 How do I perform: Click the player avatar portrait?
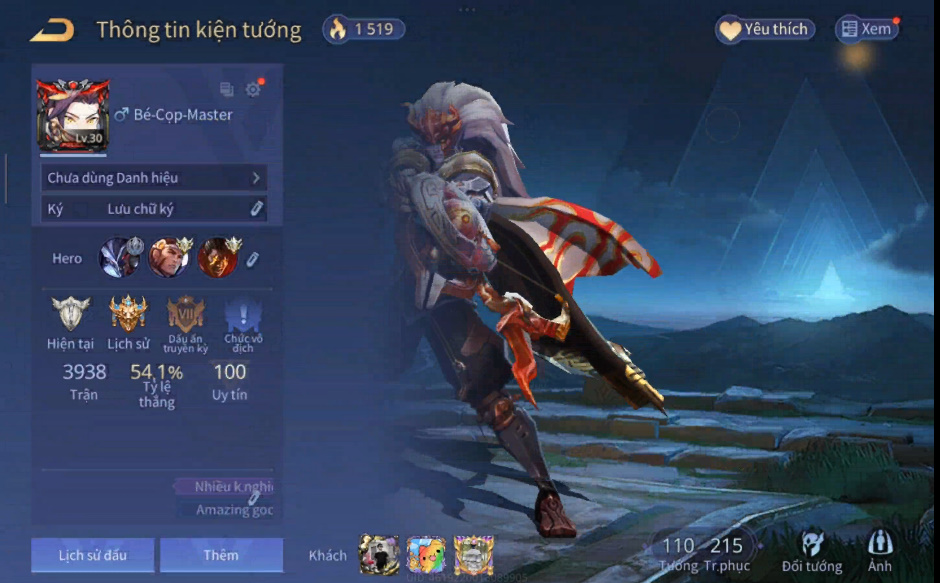point(73,115)
